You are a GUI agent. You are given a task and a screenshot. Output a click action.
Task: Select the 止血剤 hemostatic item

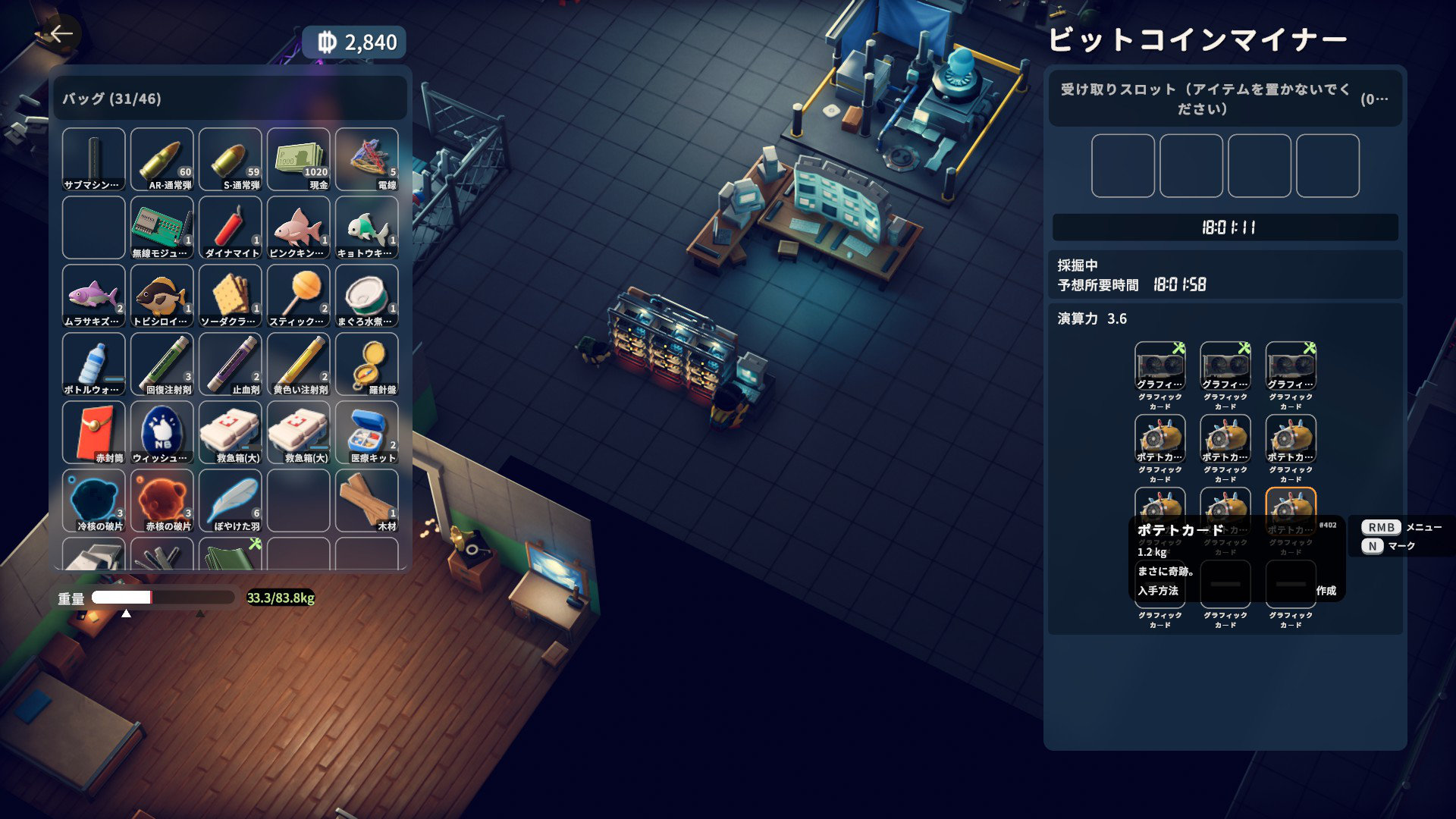point(231,364)
